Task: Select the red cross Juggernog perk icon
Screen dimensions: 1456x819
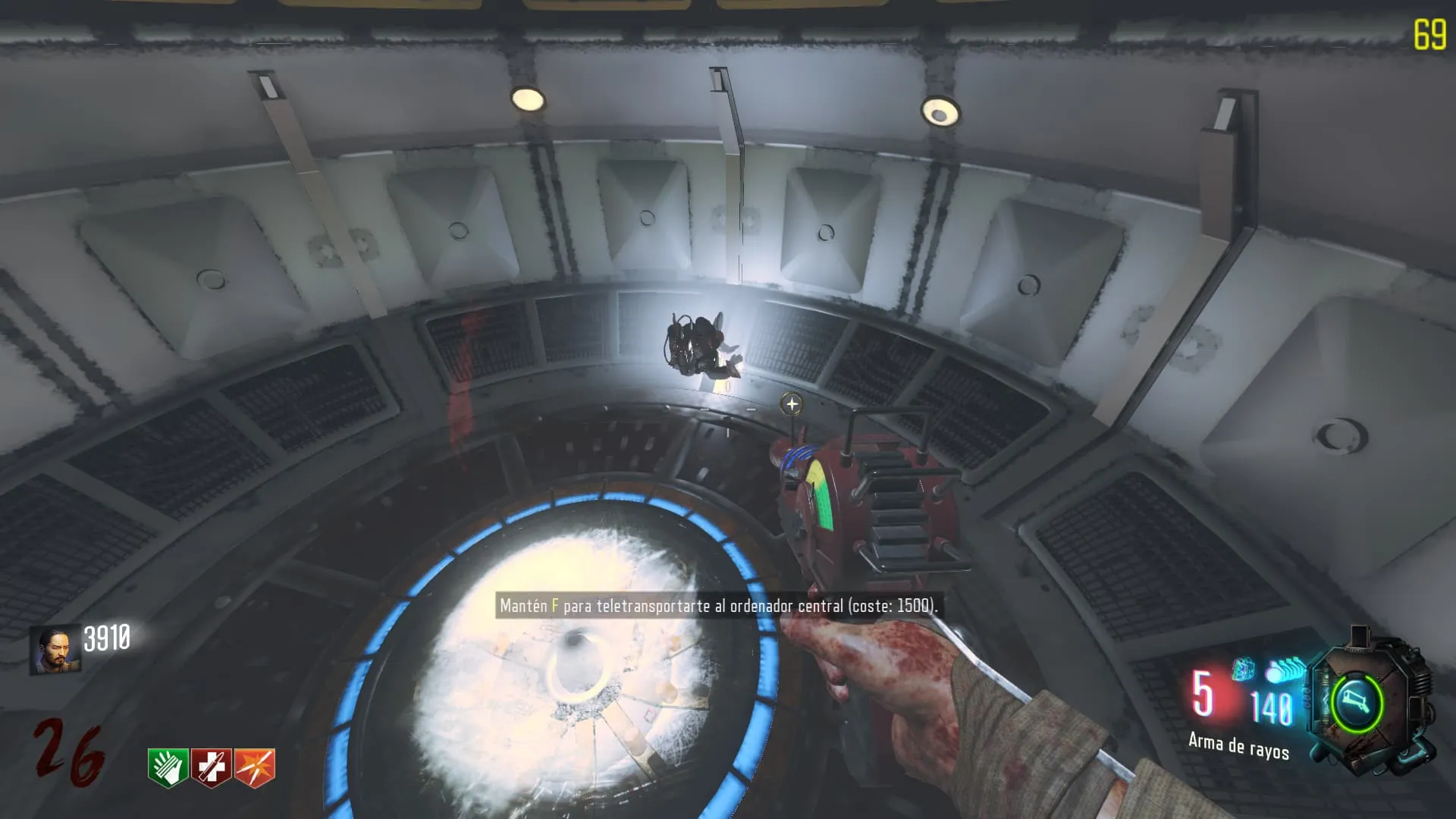Action: (211, 767)
